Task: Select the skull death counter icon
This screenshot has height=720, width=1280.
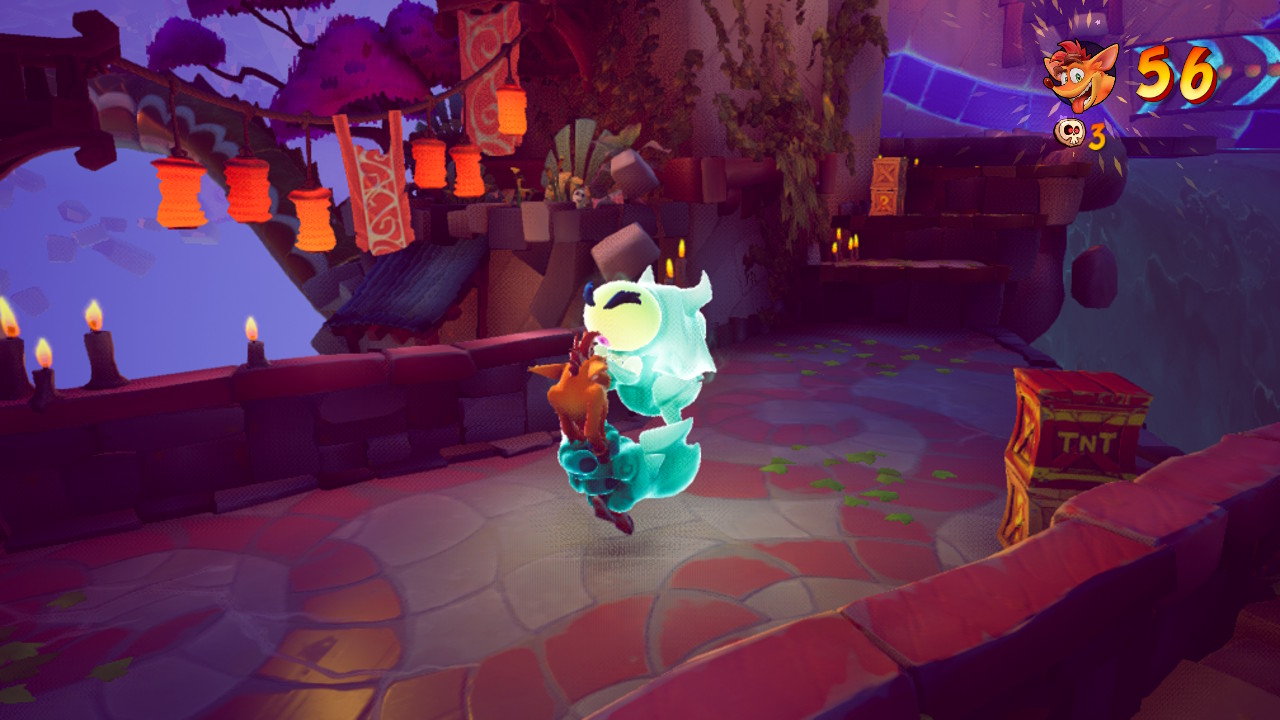Action: click(x=1069, y=133)
